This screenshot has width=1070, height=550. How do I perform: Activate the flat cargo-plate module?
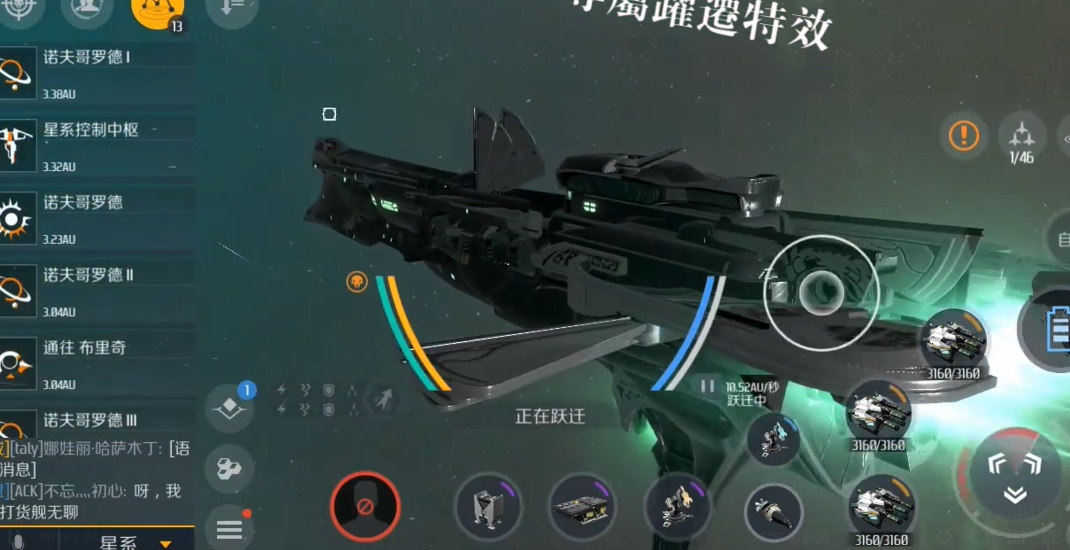point(582,506)
